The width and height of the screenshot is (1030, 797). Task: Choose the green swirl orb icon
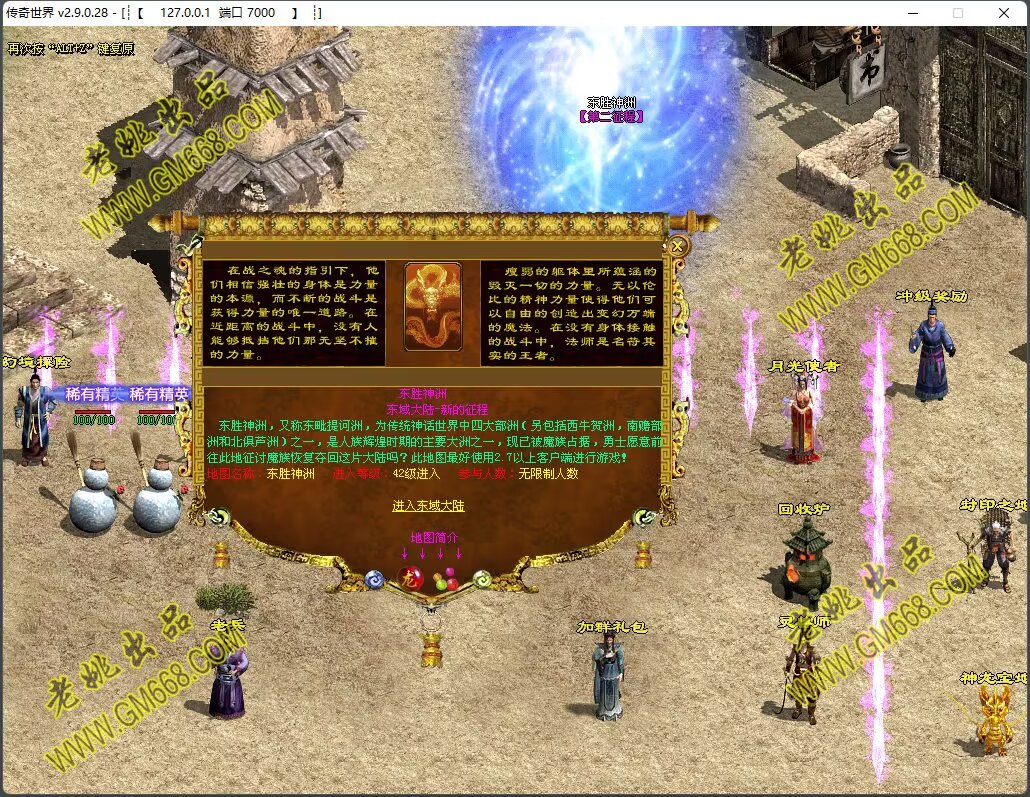point(481,578)
